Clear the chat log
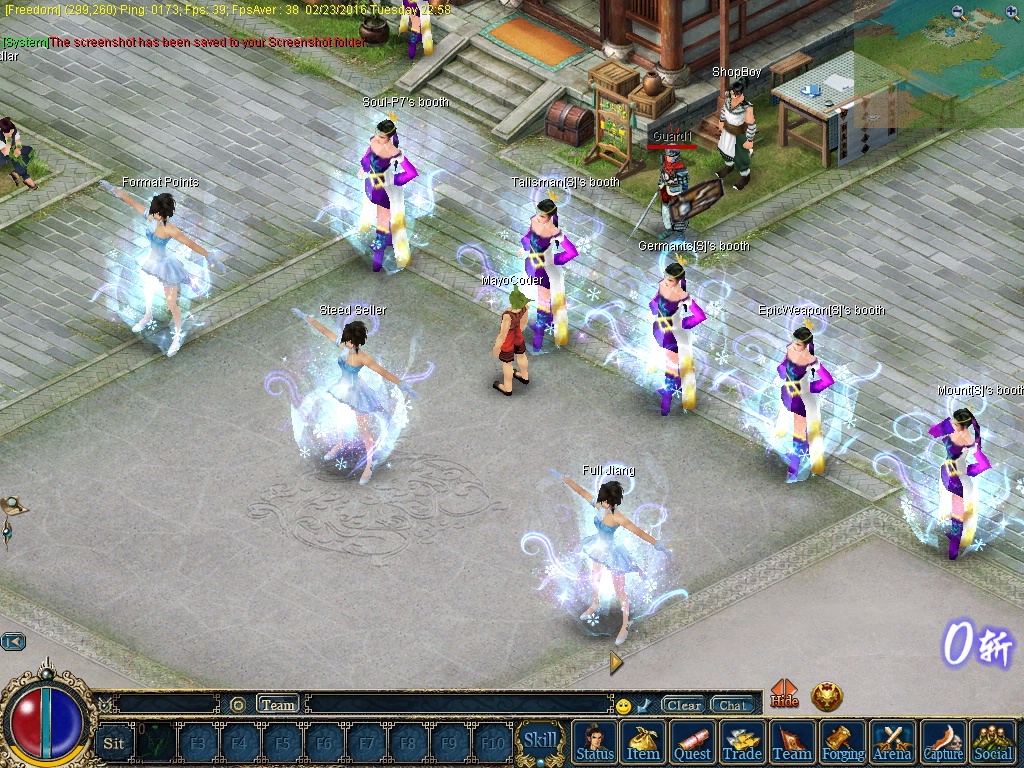This screenshot has width=1024, height=768. pos(684,705)
